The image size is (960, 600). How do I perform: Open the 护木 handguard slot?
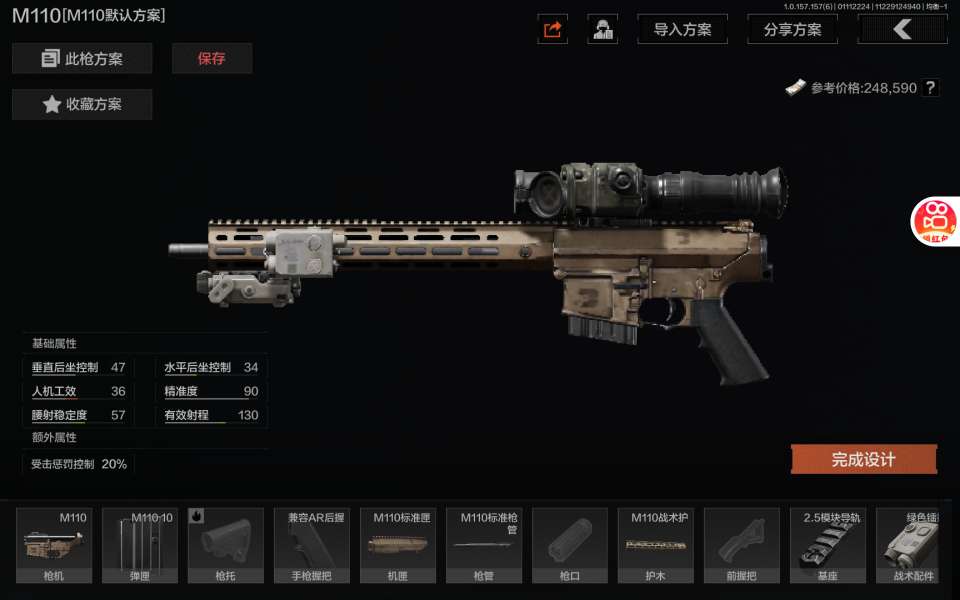[656, 546]
